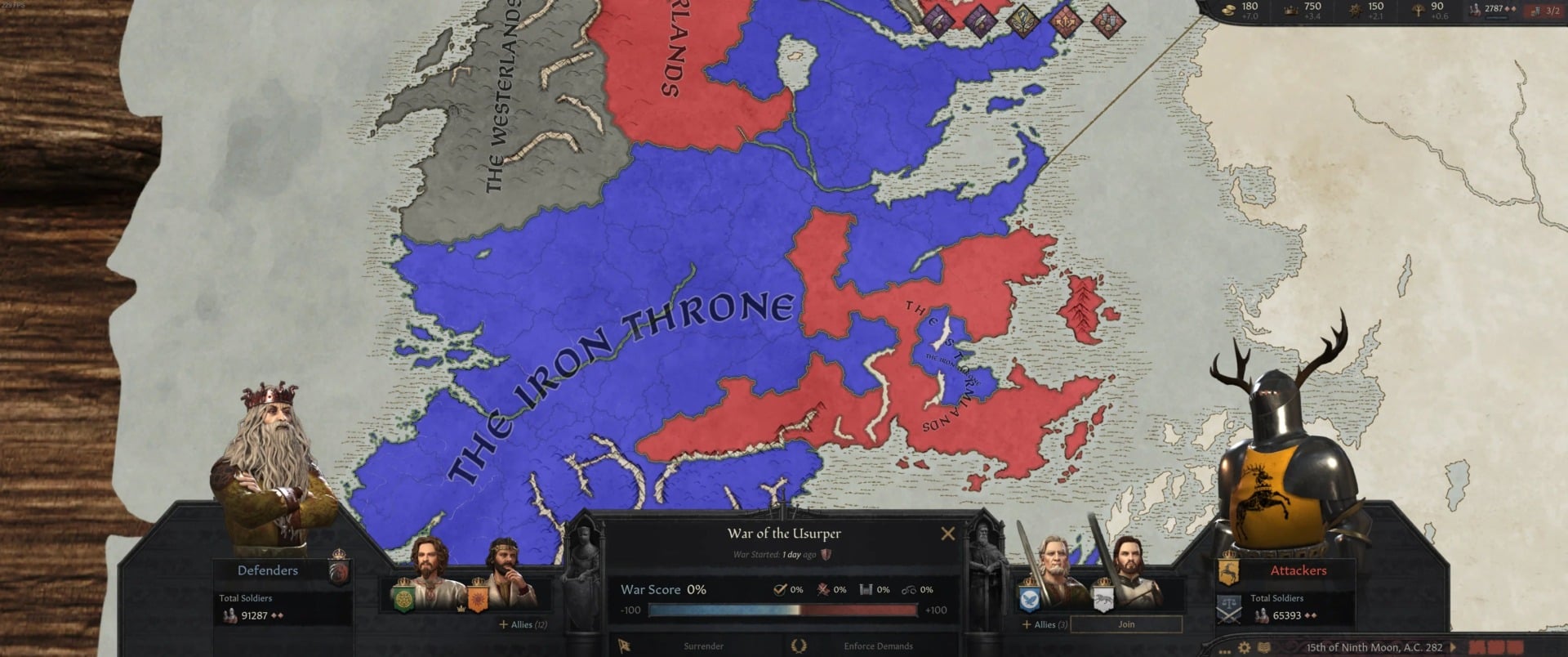Expand the Attackers Allies (3) list

[x=1045, y=624]
